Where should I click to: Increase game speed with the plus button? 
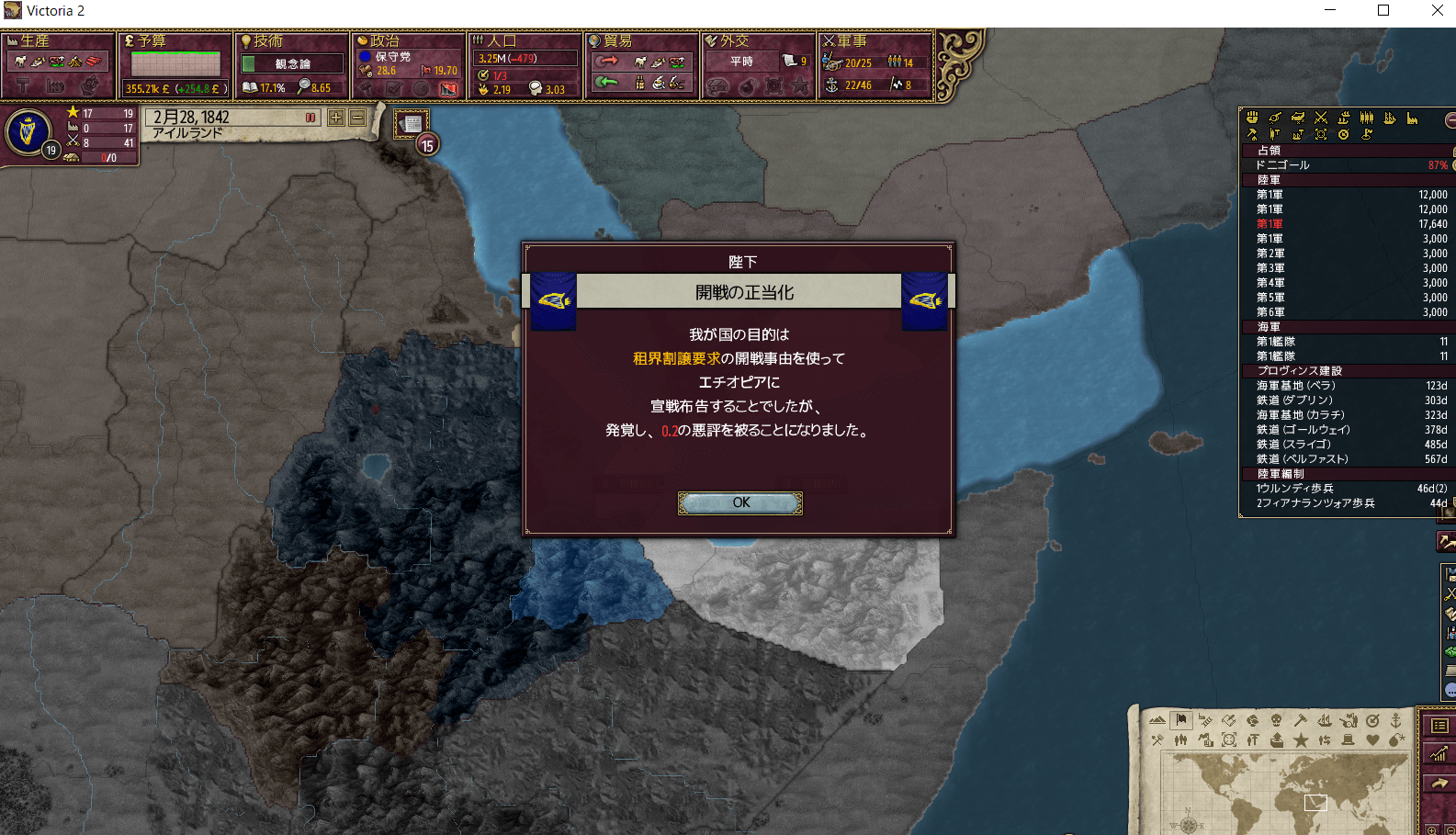tap(336, 118)
